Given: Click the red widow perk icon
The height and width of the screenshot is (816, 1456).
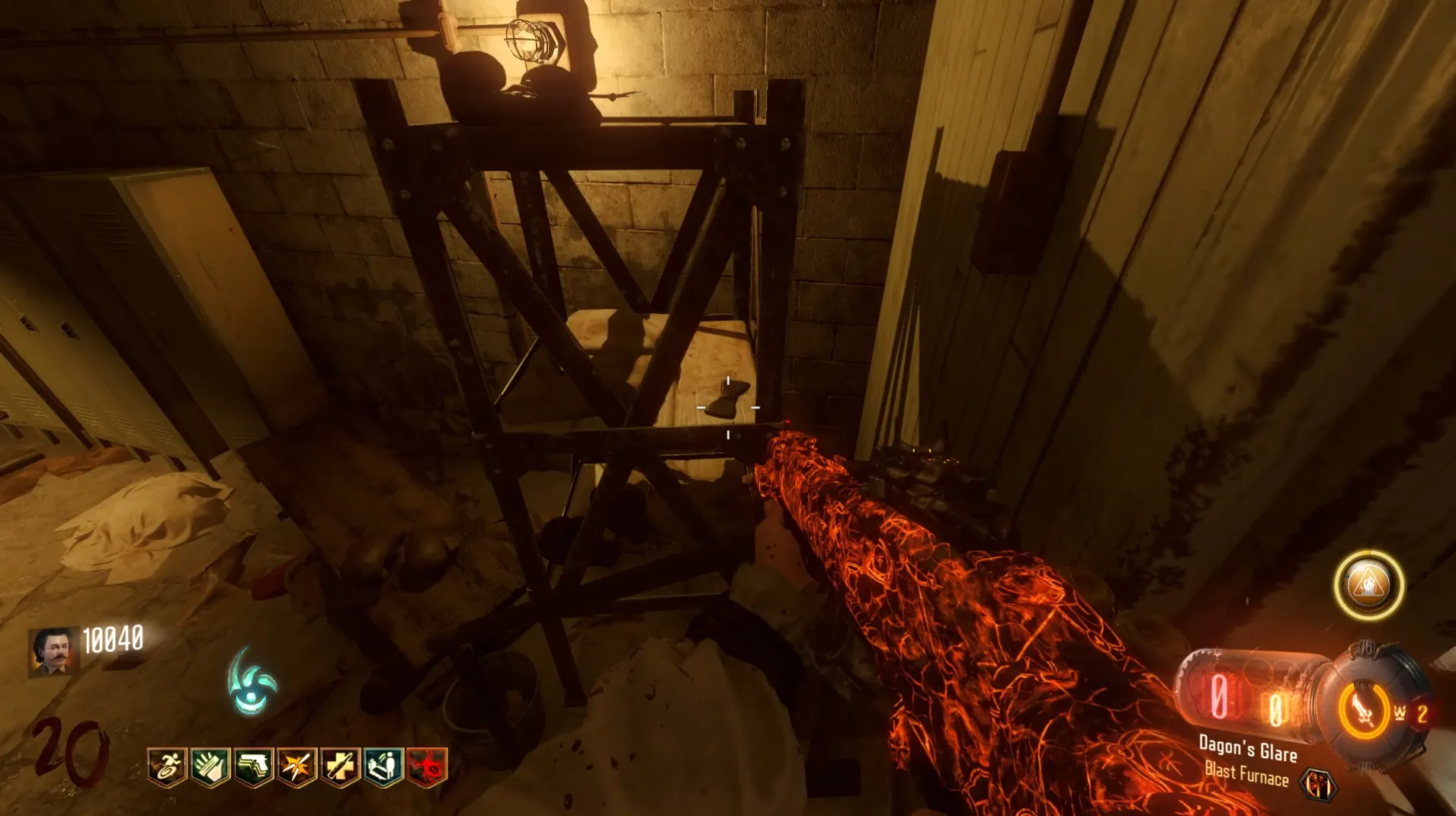Looking at the screenshot, I should pos(427,766).
